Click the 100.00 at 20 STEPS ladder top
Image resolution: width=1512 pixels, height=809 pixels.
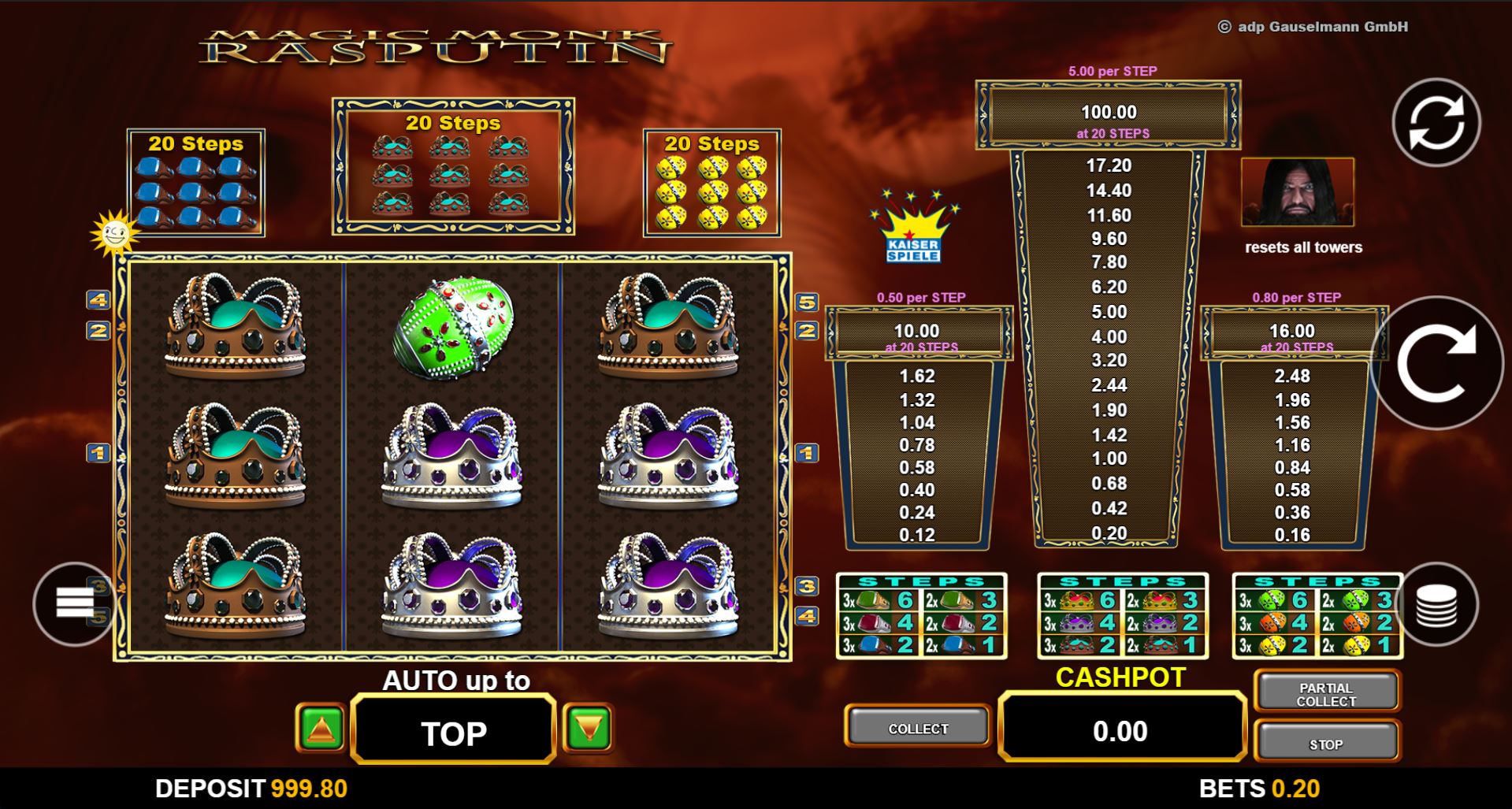pos(1107,114)
